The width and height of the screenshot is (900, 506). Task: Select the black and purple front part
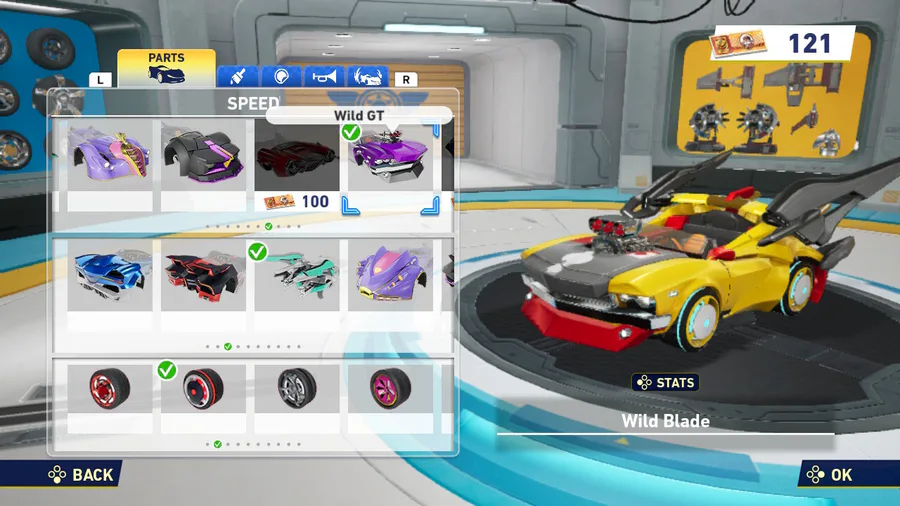pyautogui.click(x=203, y=158)
